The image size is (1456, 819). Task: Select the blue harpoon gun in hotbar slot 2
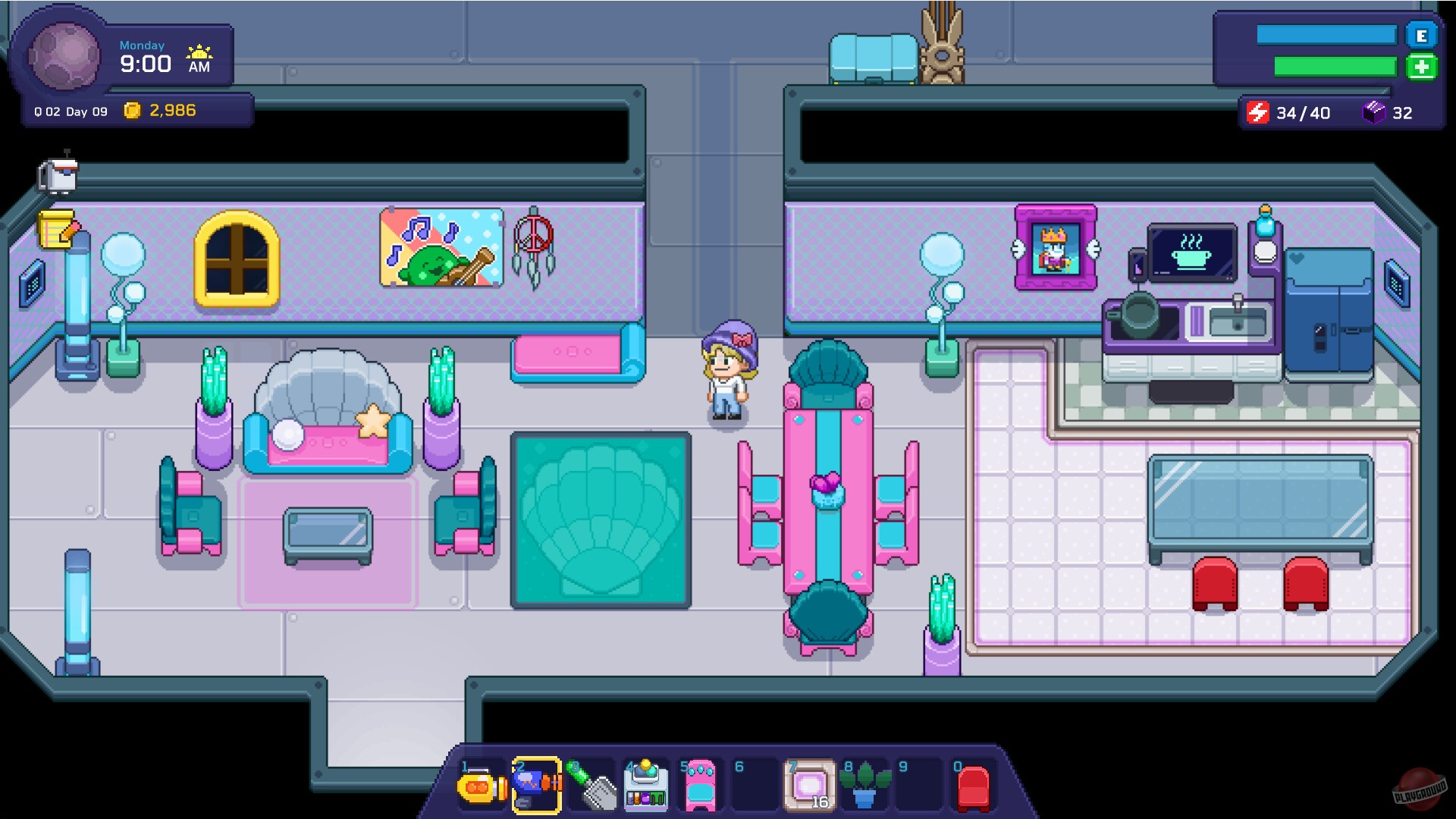click(536, 786)
